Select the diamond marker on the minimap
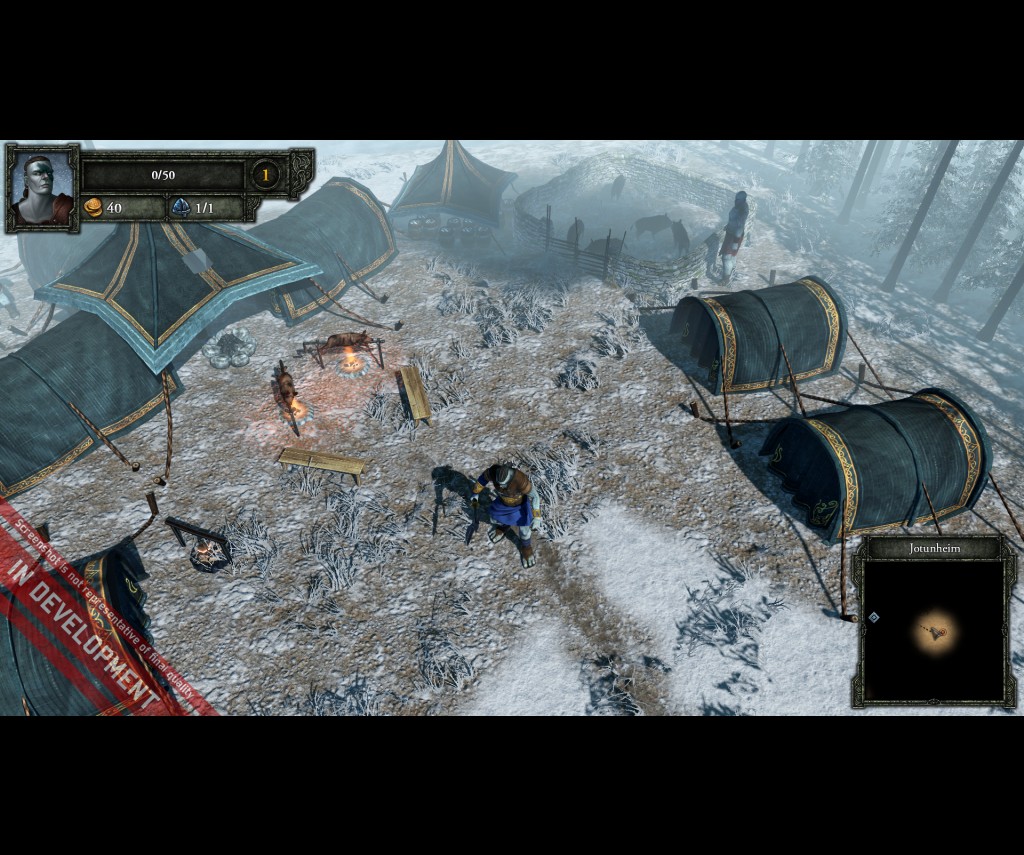 click(874, 618)
